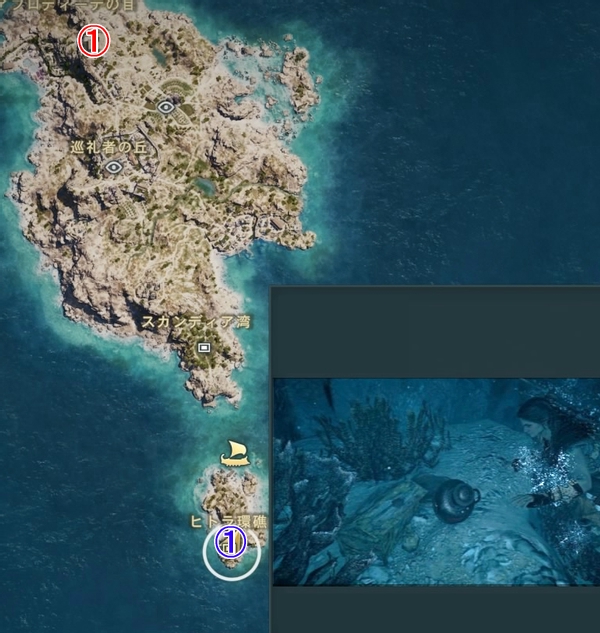Select the red number 1 map marker
The image size is (600, 633).
point(92,42)
